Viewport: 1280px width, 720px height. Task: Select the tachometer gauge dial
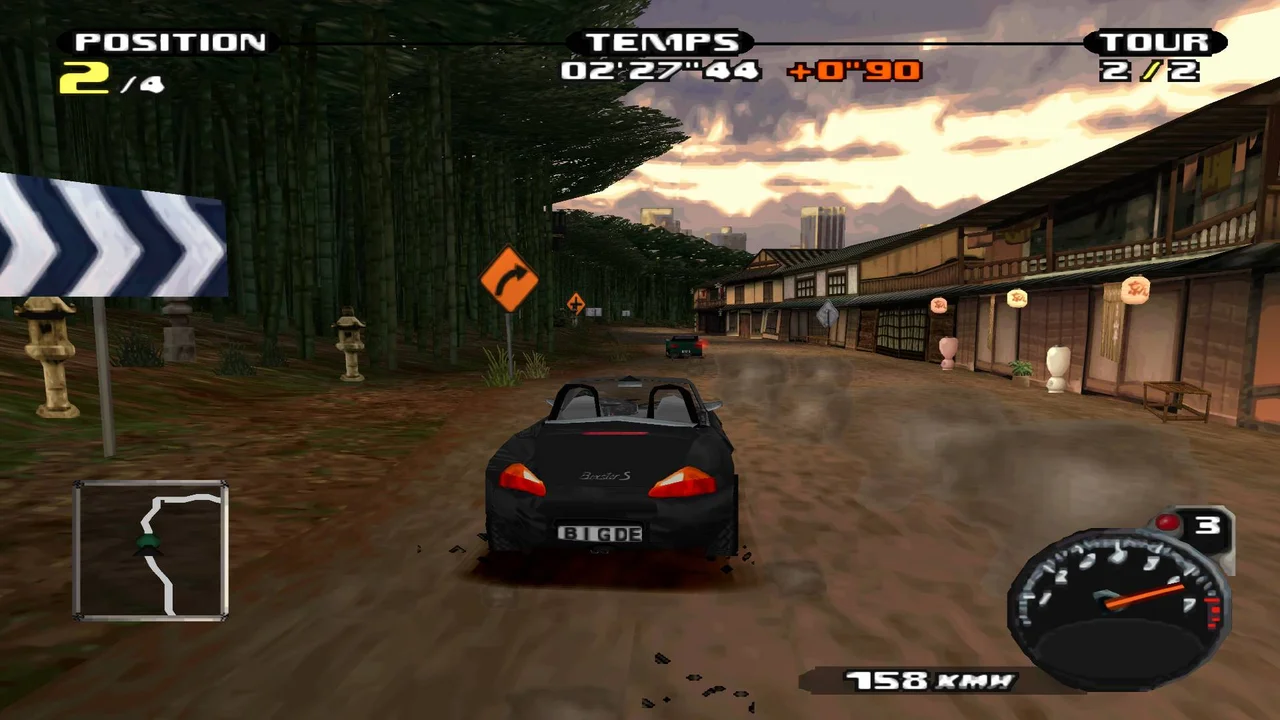coord(1115,600)
